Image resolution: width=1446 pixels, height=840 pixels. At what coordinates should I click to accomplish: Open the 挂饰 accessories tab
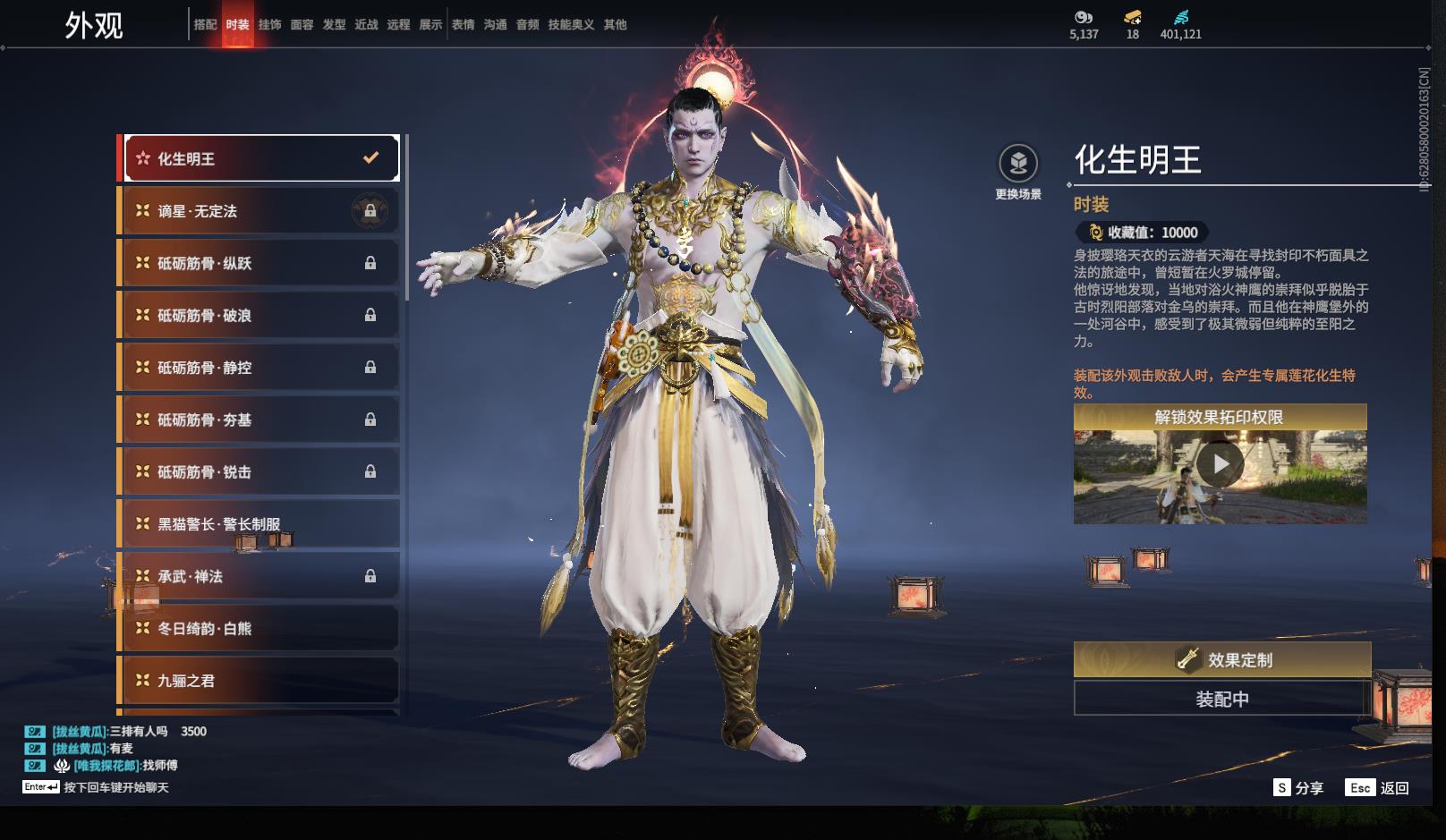click(x=269, y=25)
